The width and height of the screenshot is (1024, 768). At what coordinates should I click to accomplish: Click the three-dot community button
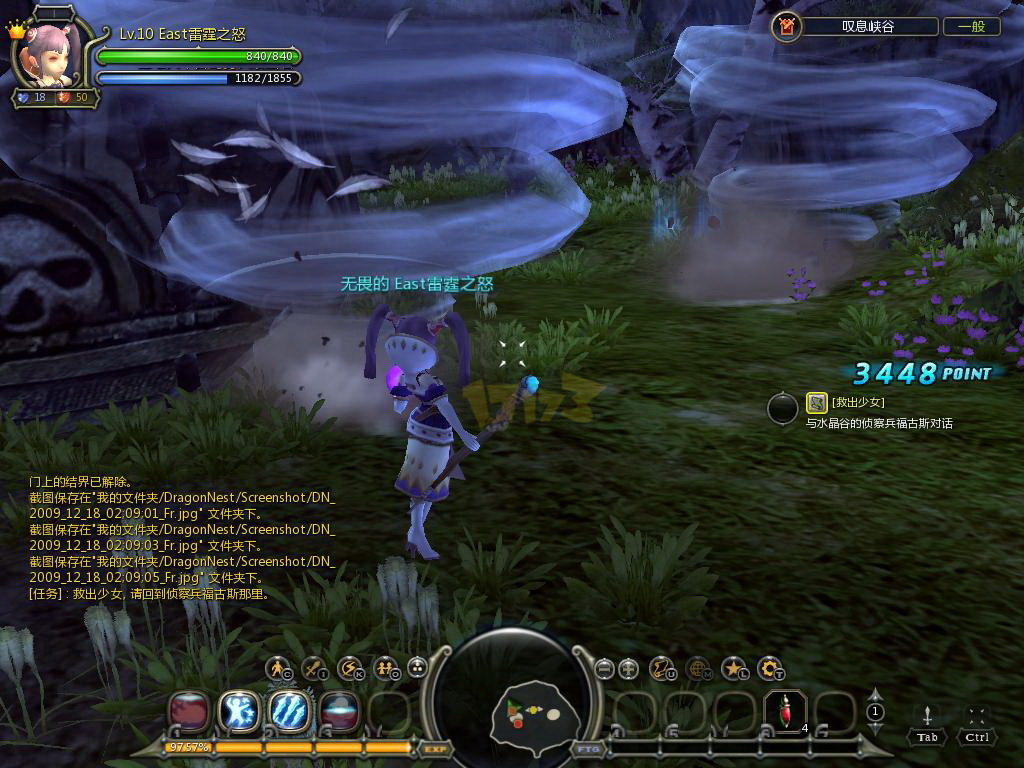tap(418, 668)
